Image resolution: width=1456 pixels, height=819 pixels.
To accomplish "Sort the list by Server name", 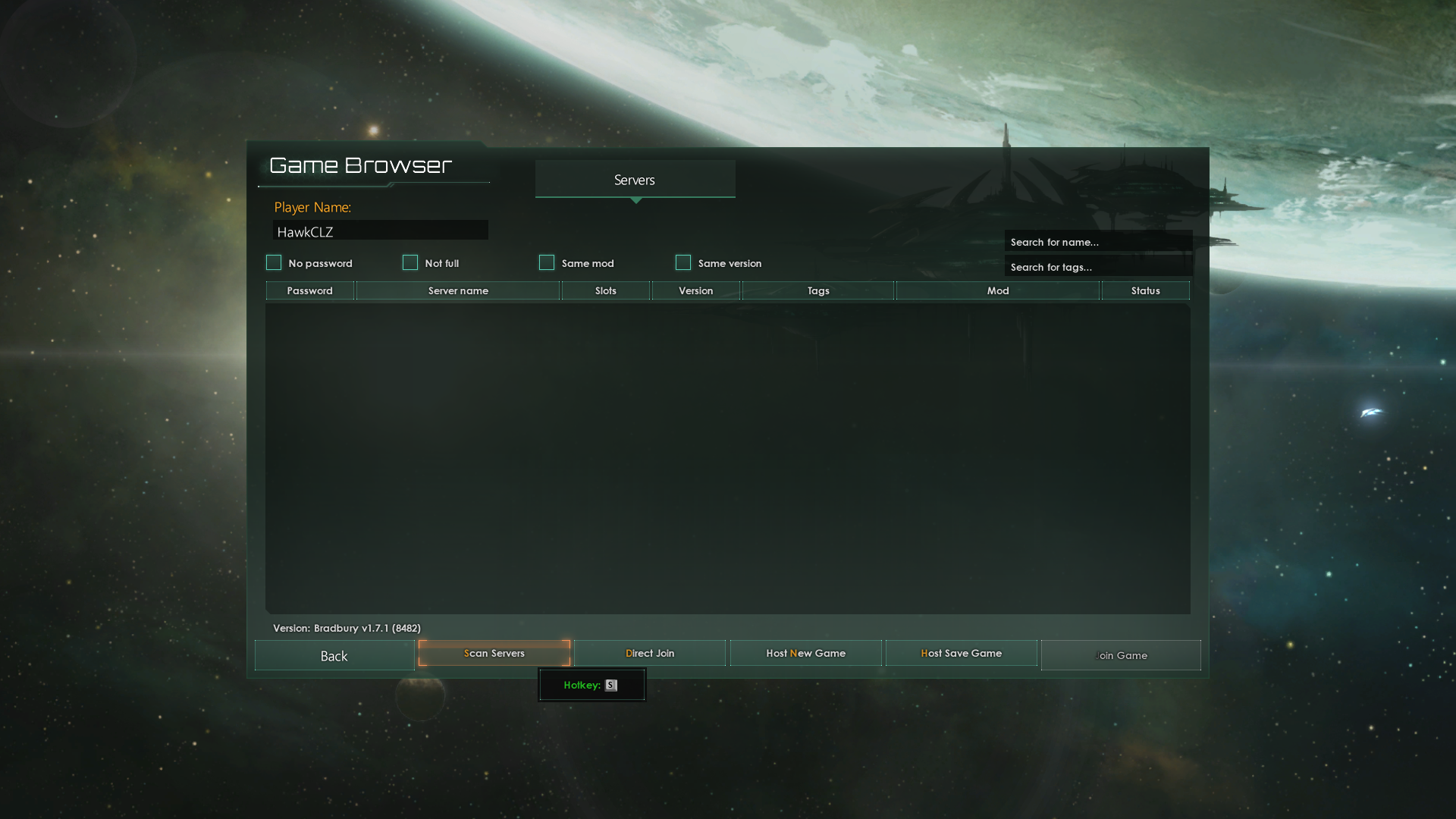I will [457, 290].
